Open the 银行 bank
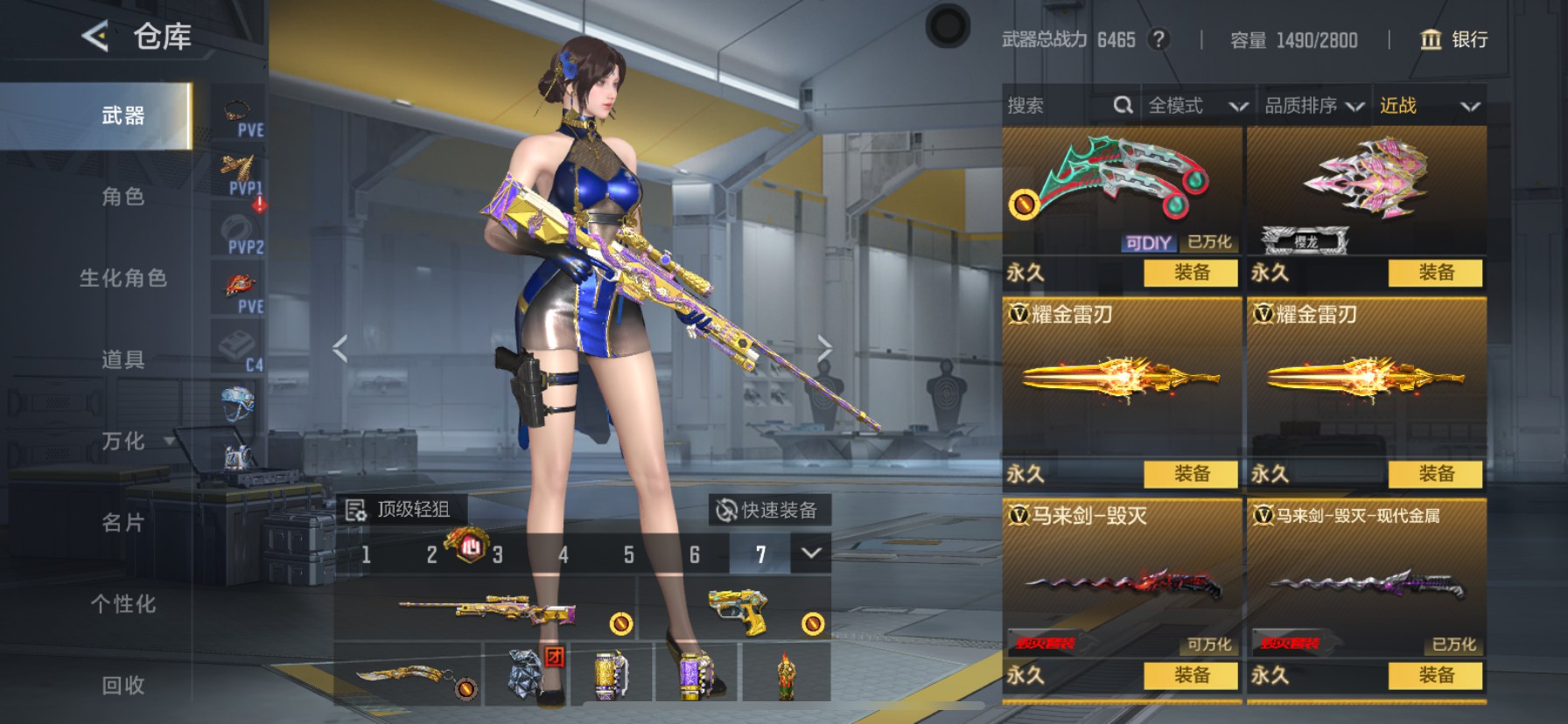1568x724 pixels. [1453, 39]
